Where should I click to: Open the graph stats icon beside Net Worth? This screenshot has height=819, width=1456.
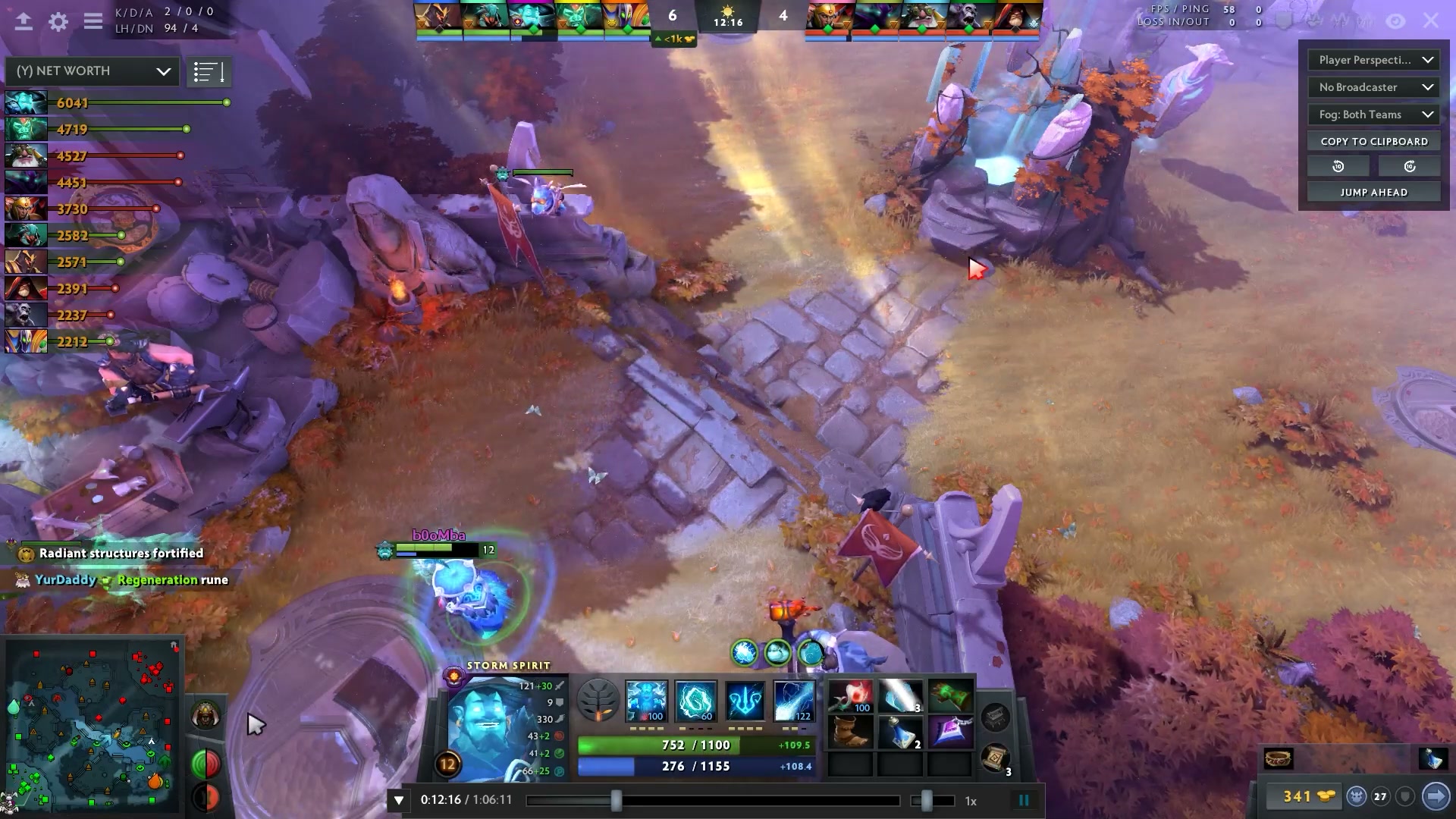(x=209, y=71)
